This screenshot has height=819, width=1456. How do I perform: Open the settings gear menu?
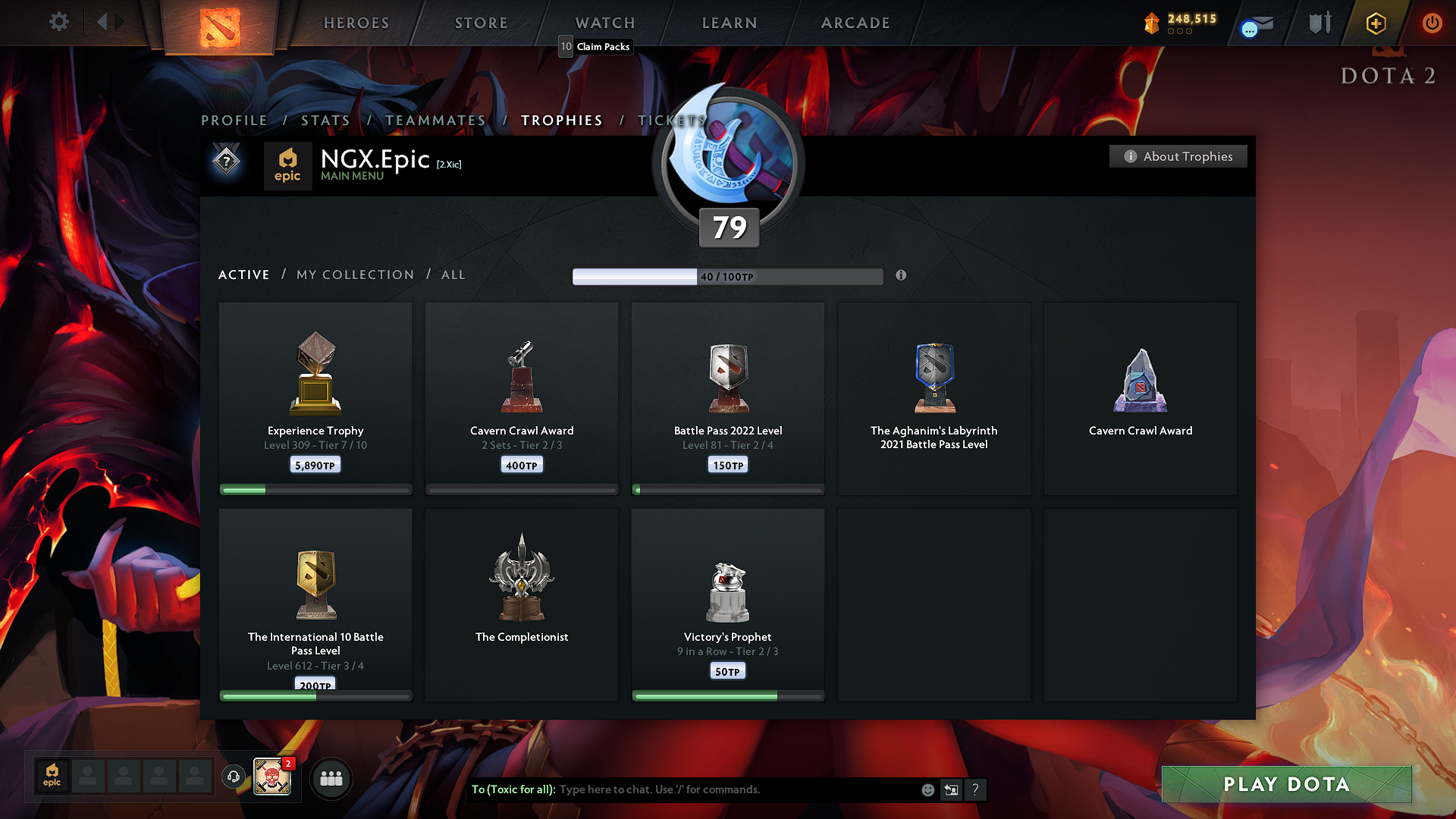tap(59, 22)
